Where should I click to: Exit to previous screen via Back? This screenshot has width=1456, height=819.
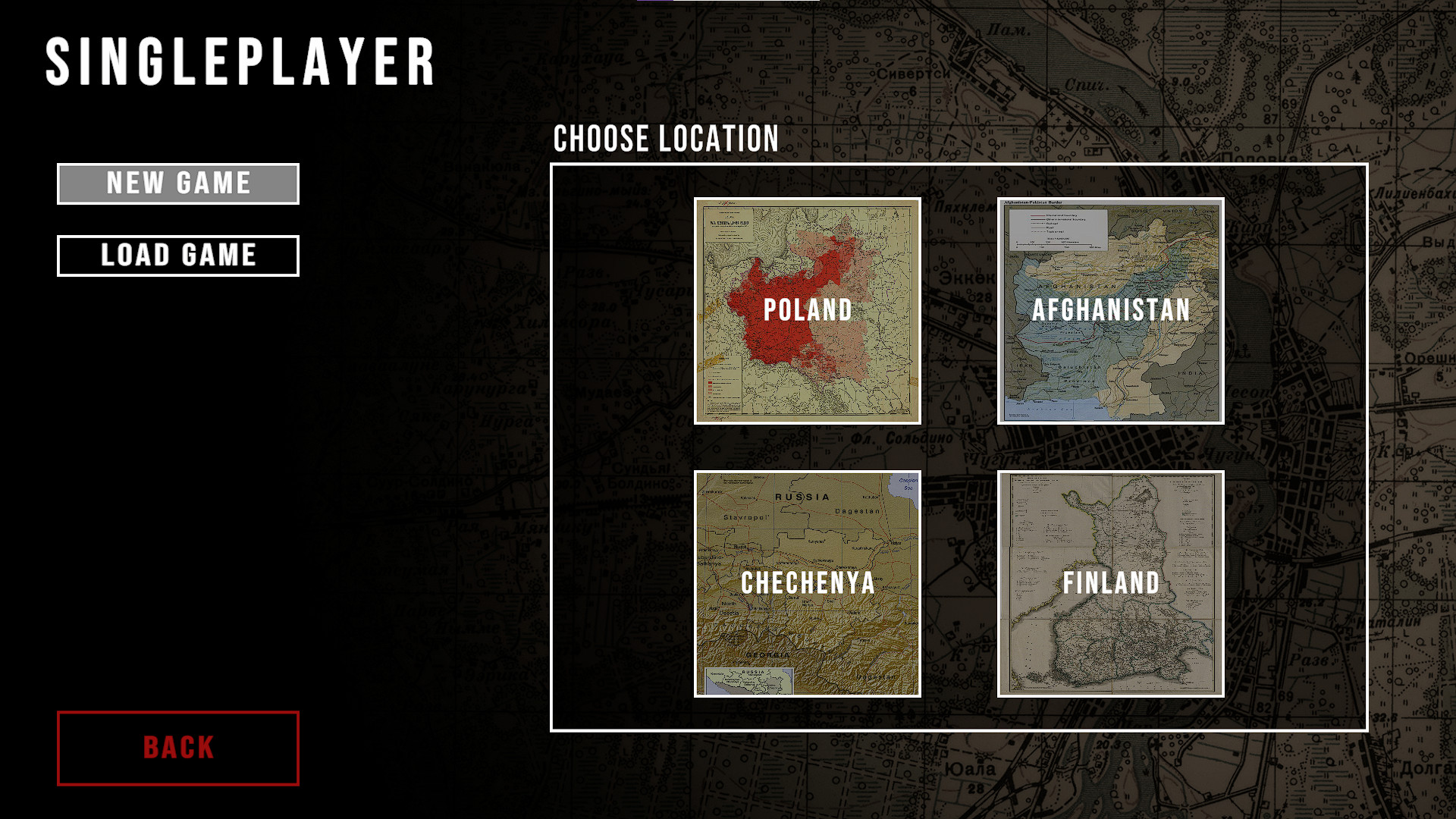177,748
